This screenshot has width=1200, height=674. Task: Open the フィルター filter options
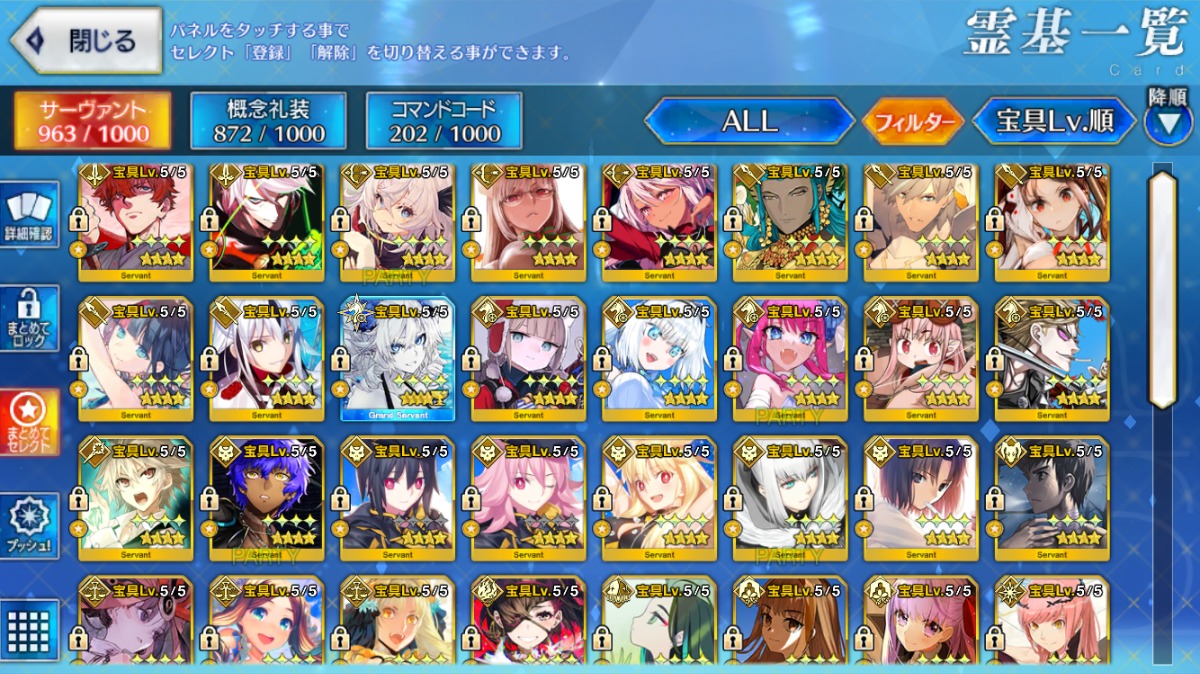point(912,123)
